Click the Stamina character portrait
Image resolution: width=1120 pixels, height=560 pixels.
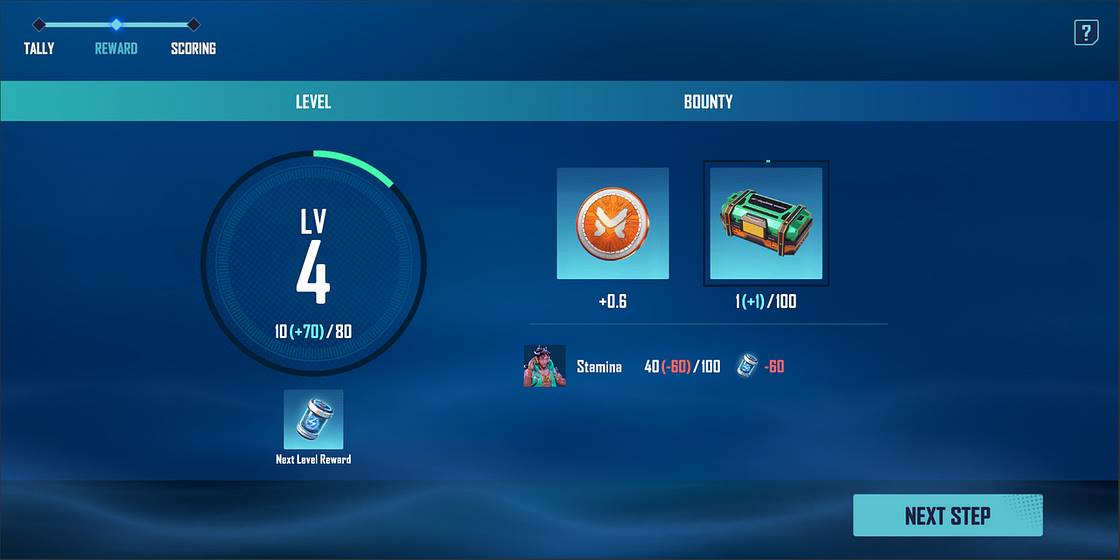(545, 366)
